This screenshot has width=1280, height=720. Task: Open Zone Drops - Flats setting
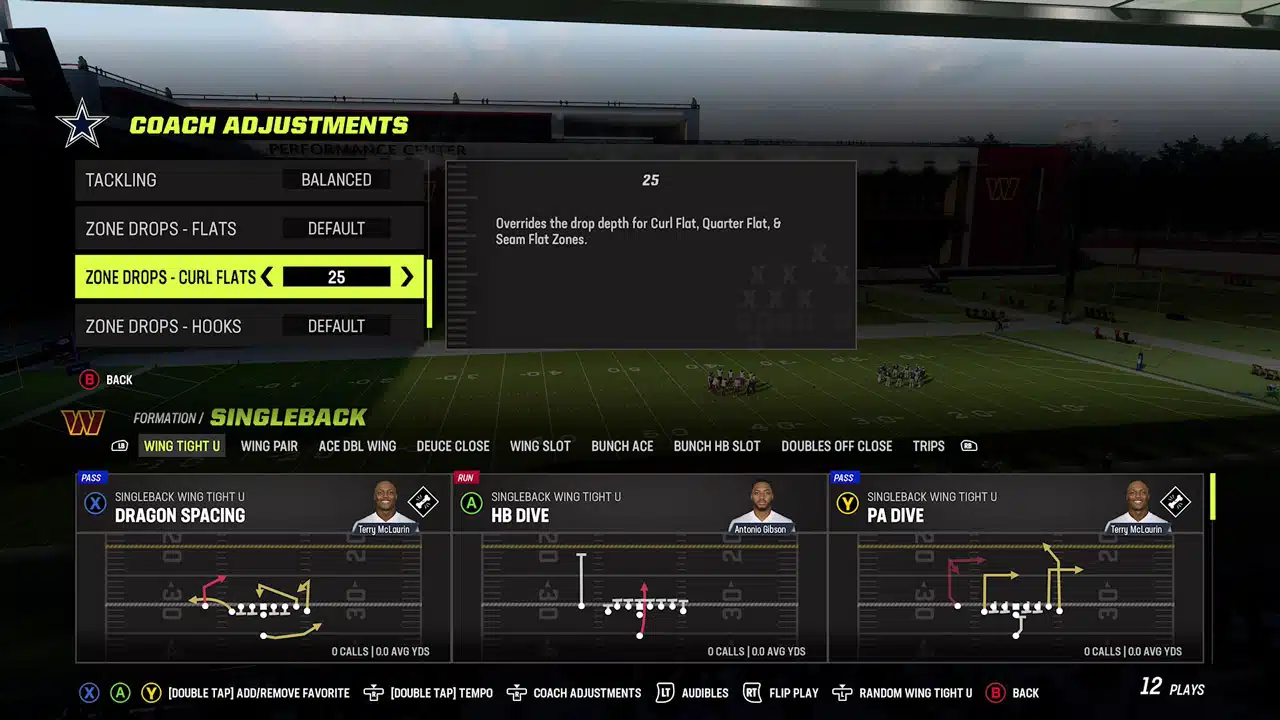[250, 229]
